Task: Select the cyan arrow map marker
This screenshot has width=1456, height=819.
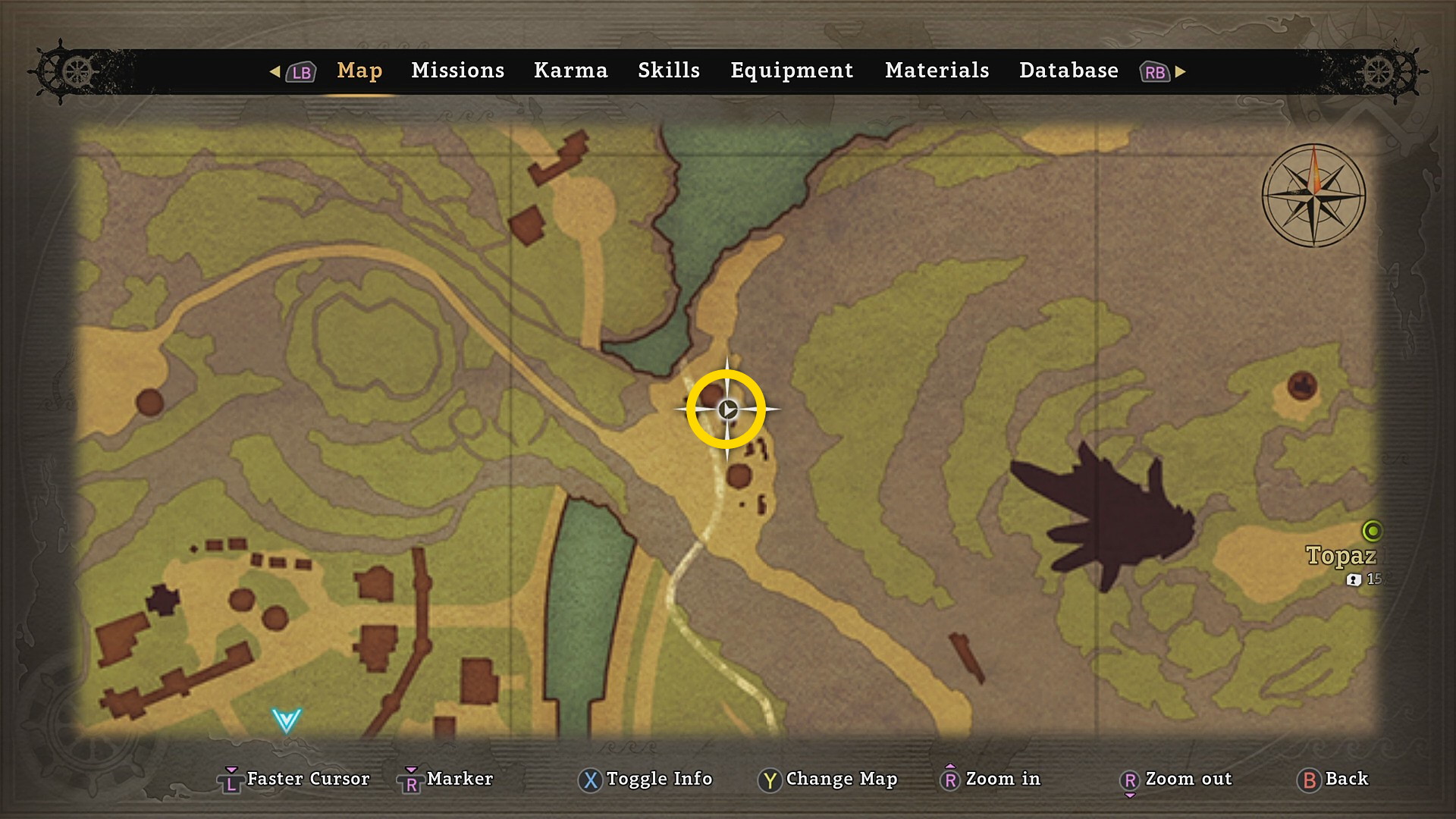Action: pyautogui.click(x=287, y=720)
